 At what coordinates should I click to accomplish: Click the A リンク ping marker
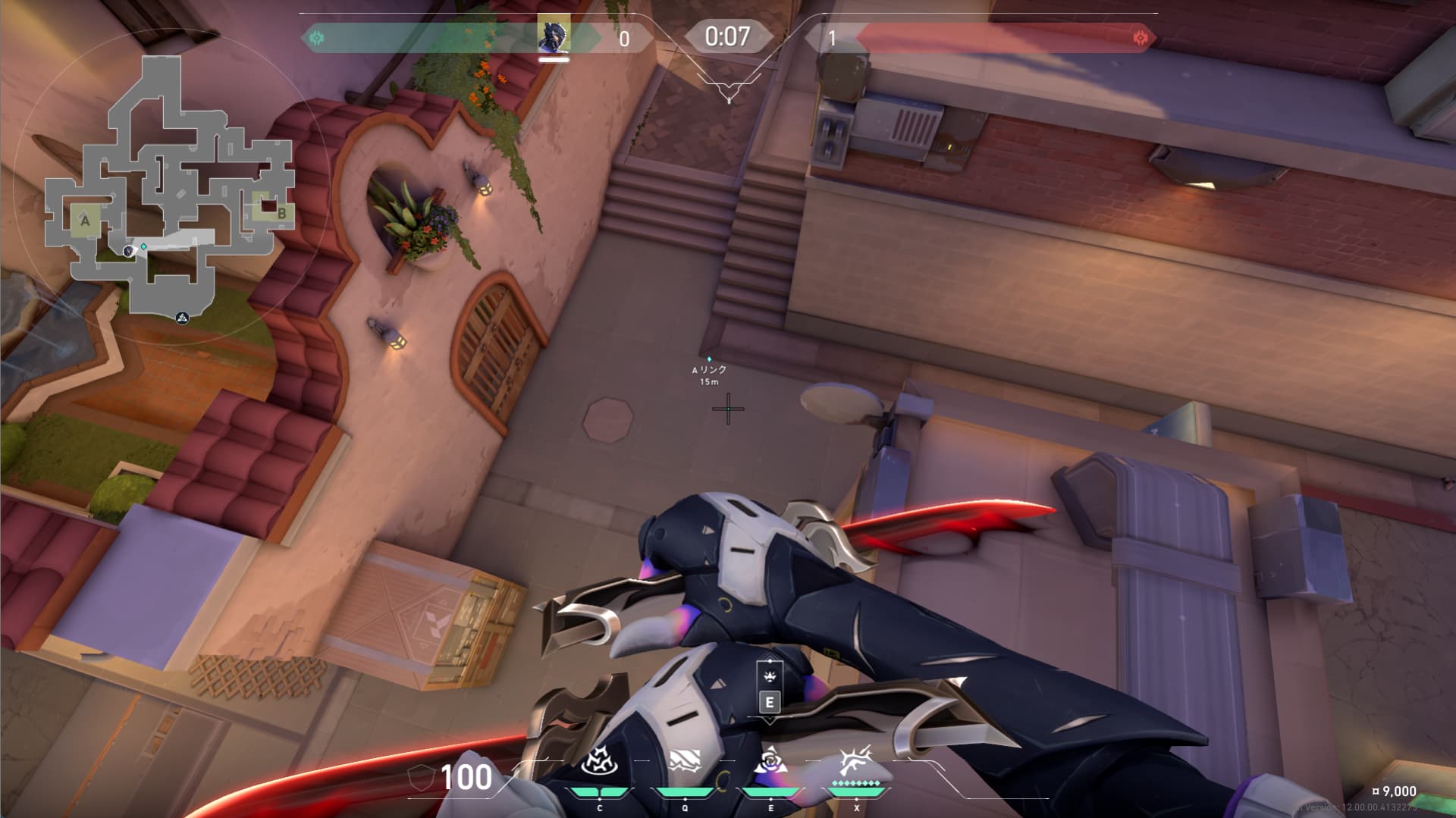(x=709, y=359)
